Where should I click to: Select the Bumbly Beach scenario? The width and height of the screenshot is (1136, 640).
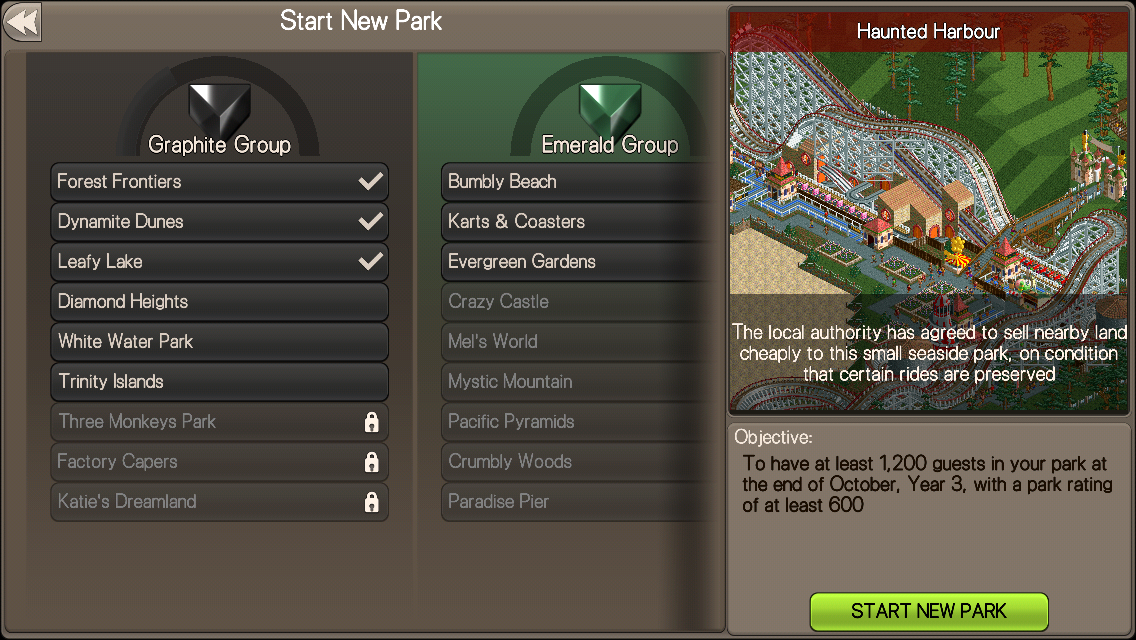(x=580, y=182)
